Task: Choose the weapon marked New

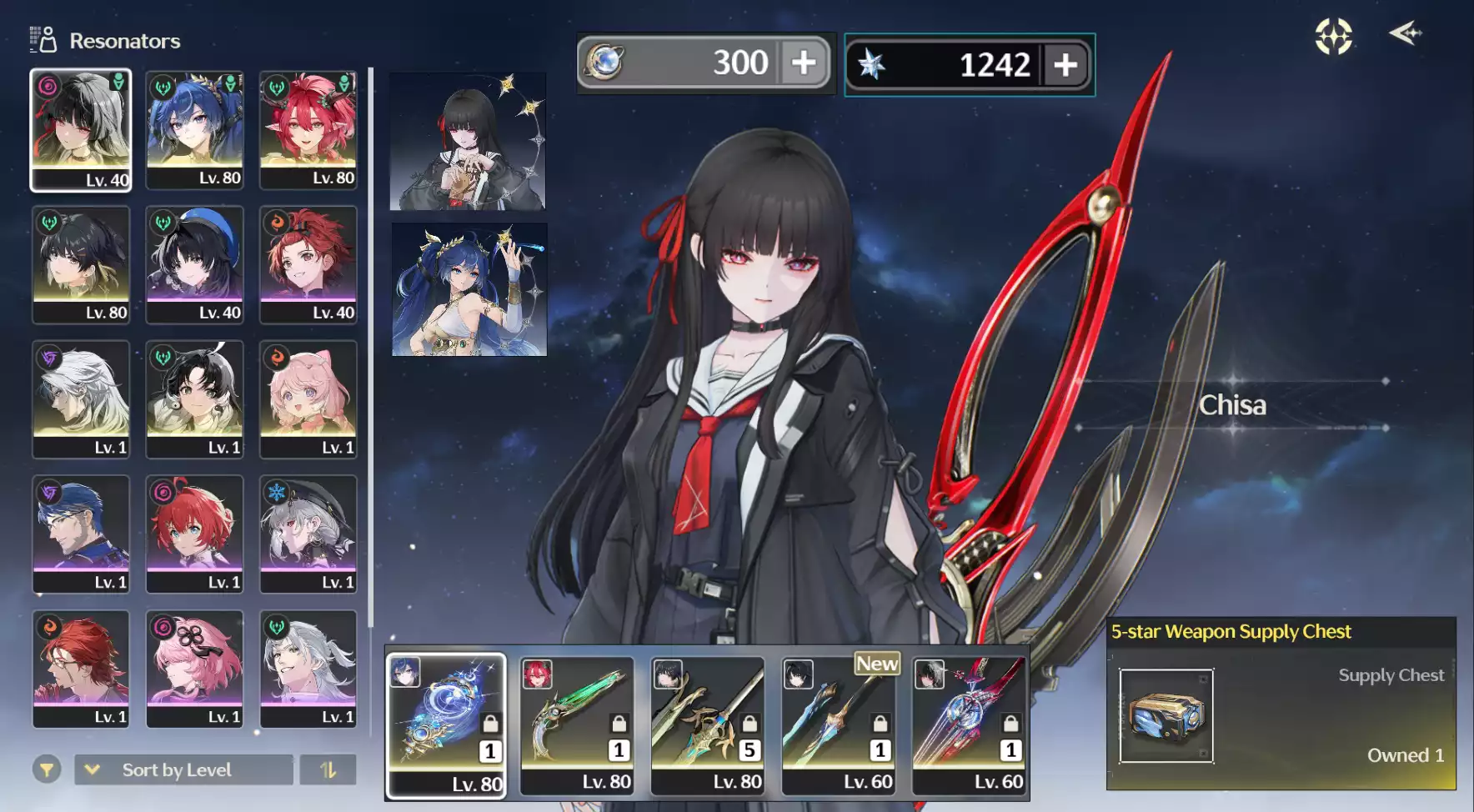Action: click(838, 725)
